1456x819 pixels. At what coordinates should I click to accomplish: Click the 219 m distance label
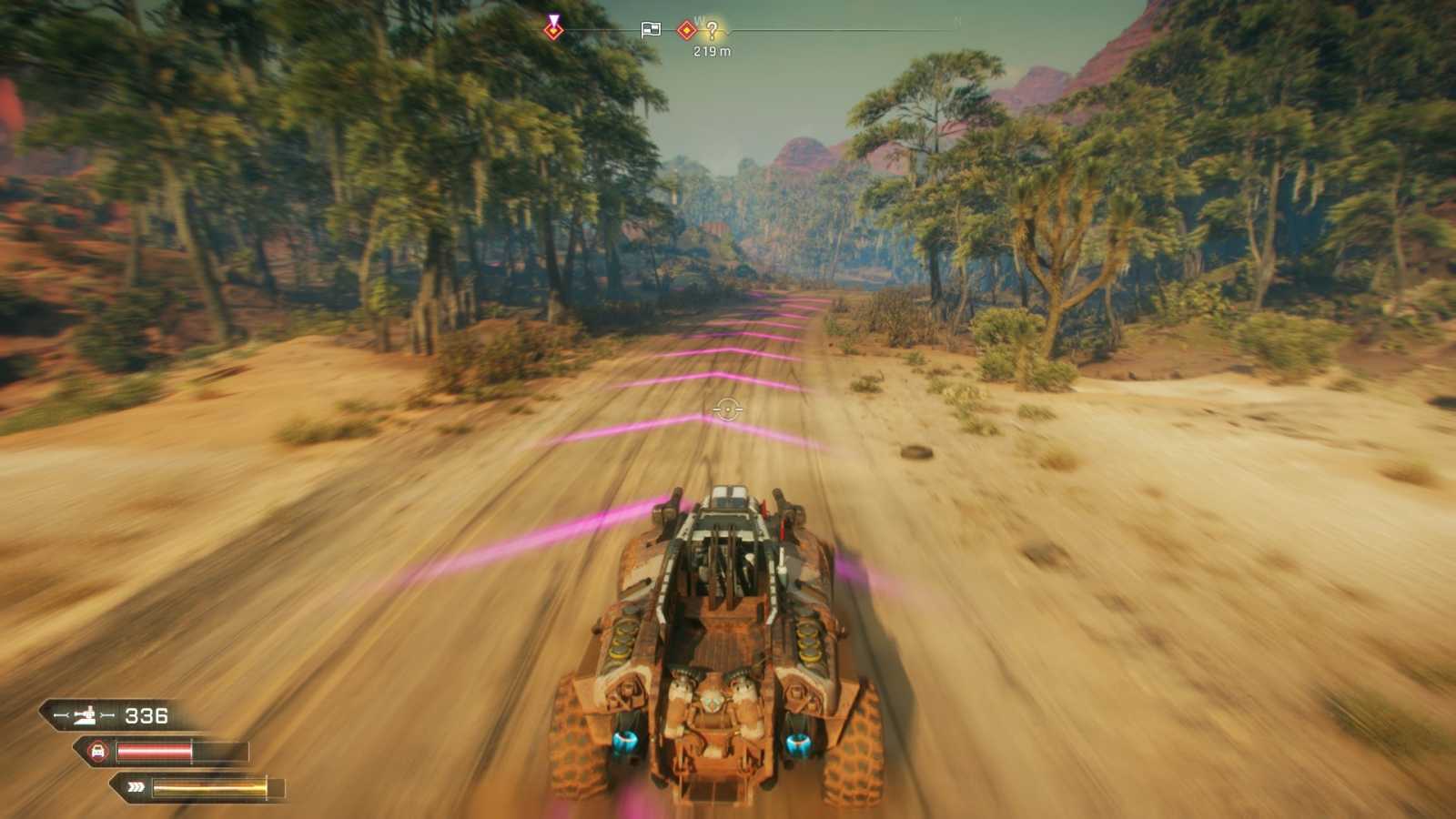[x=713, y=52]
